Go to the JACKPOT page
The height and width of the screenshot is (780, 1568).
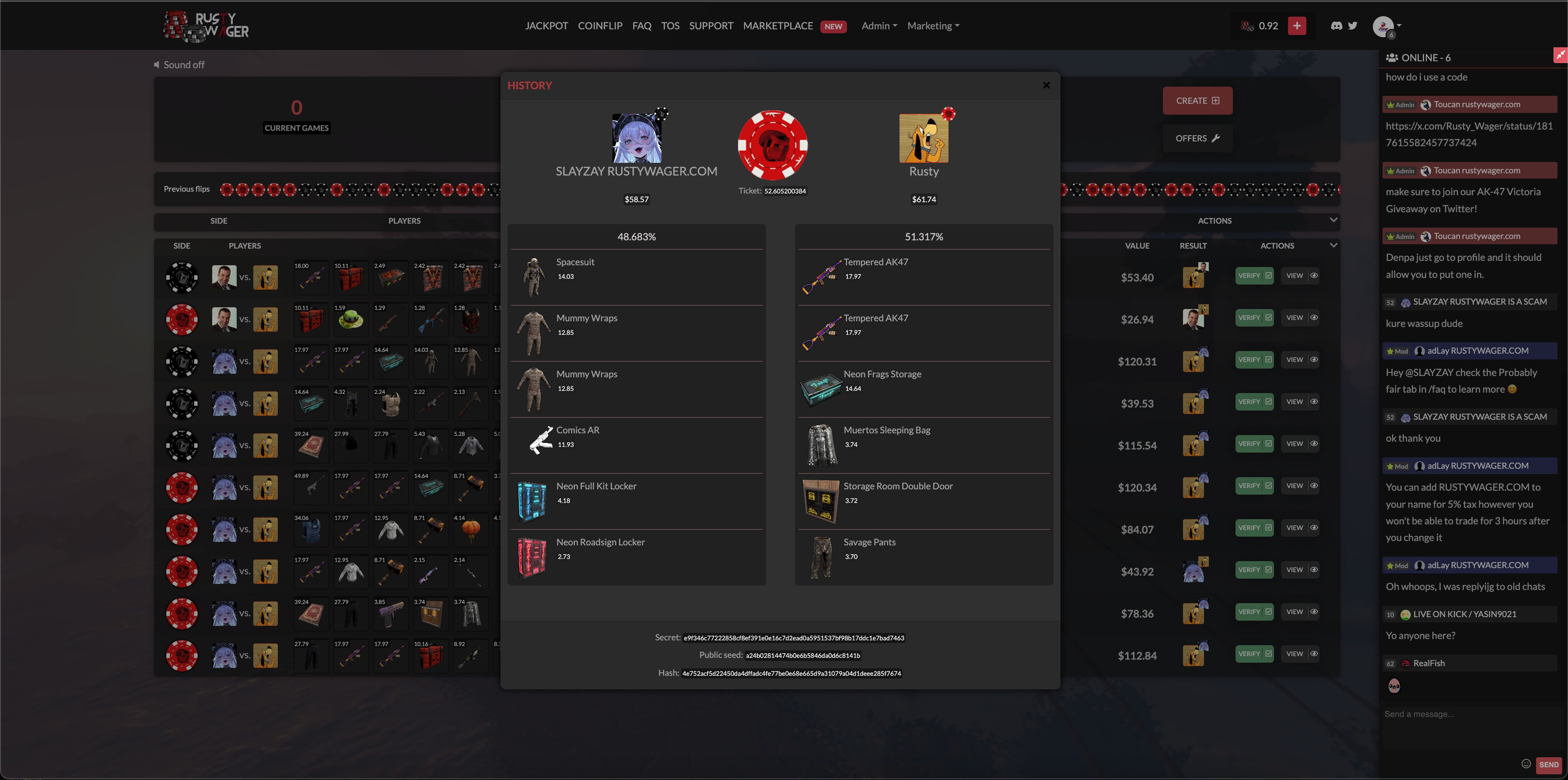click(546, 25)
